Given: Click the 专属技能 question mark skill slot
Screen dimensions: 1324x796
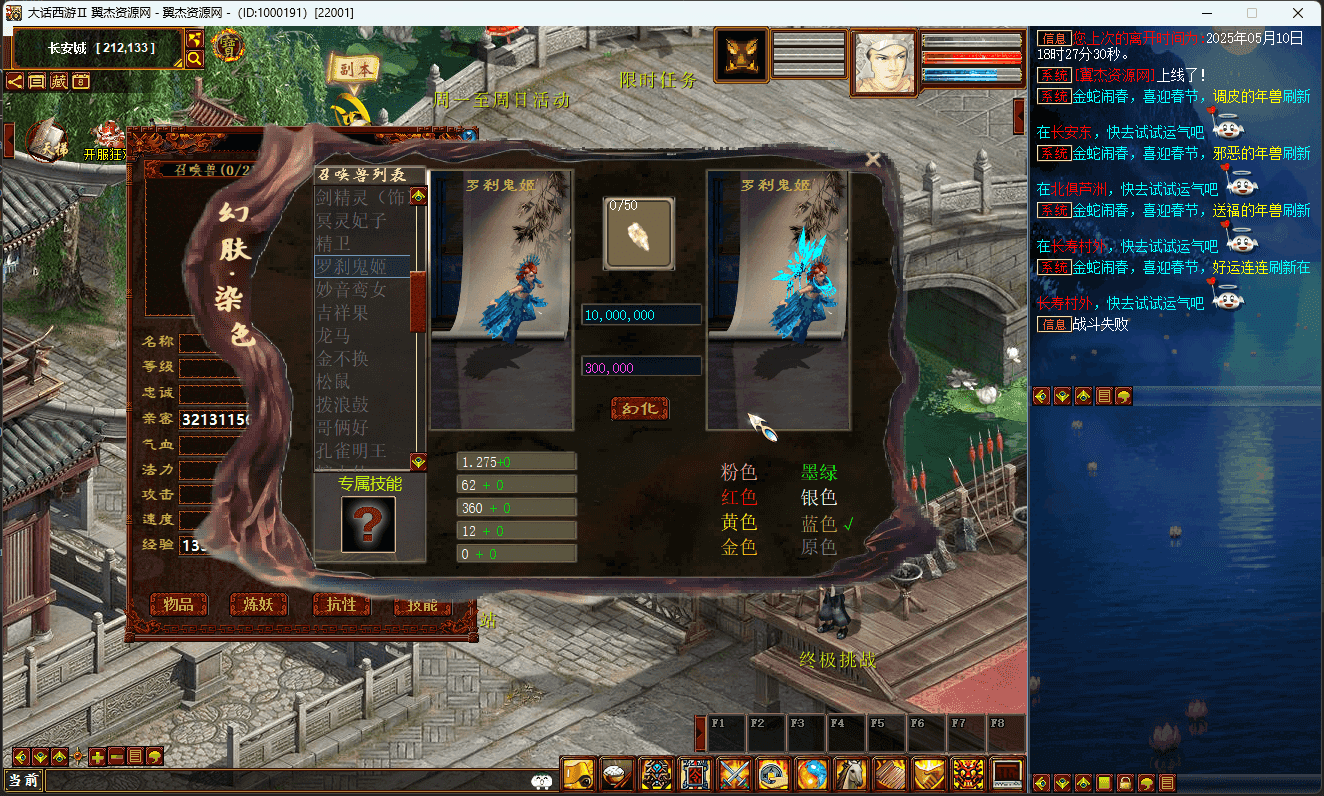Looking at the screenshot, I should (x=368, y=524).
